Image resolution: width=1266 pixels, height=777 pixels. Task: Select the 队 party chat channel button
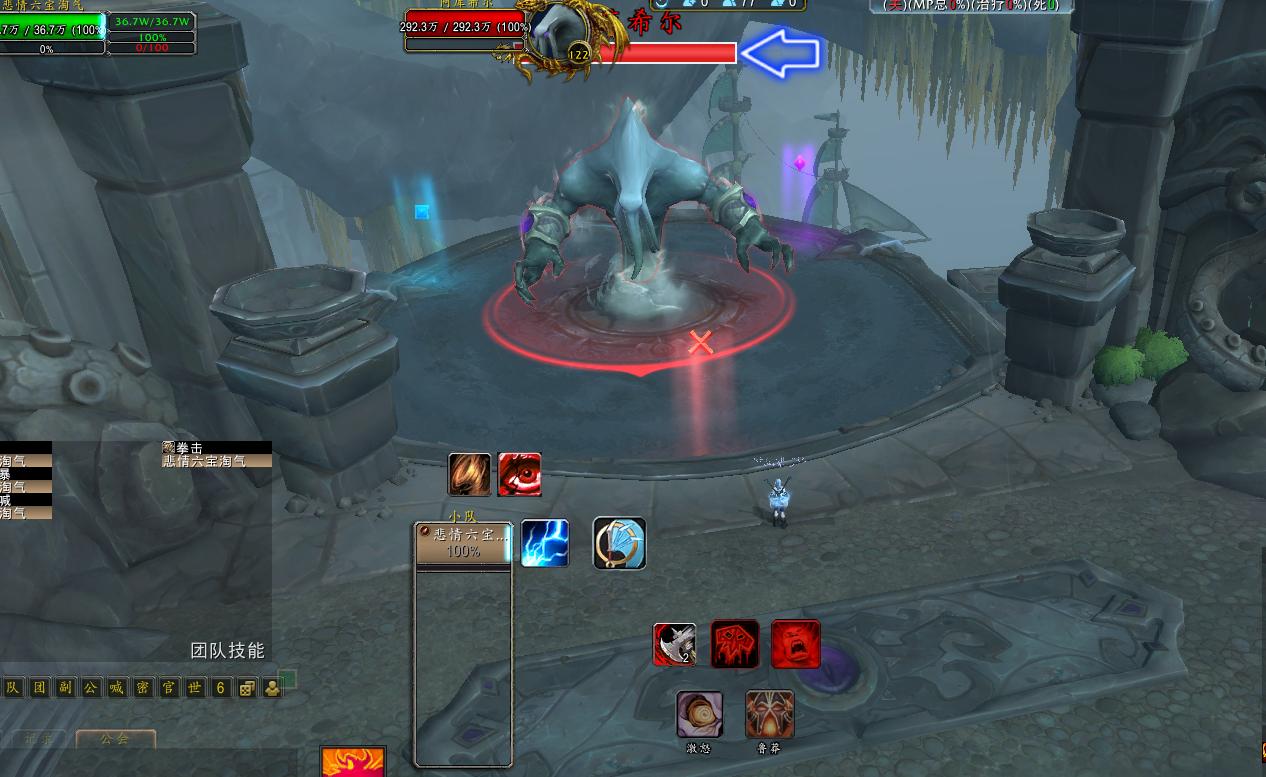coord(13,688)
